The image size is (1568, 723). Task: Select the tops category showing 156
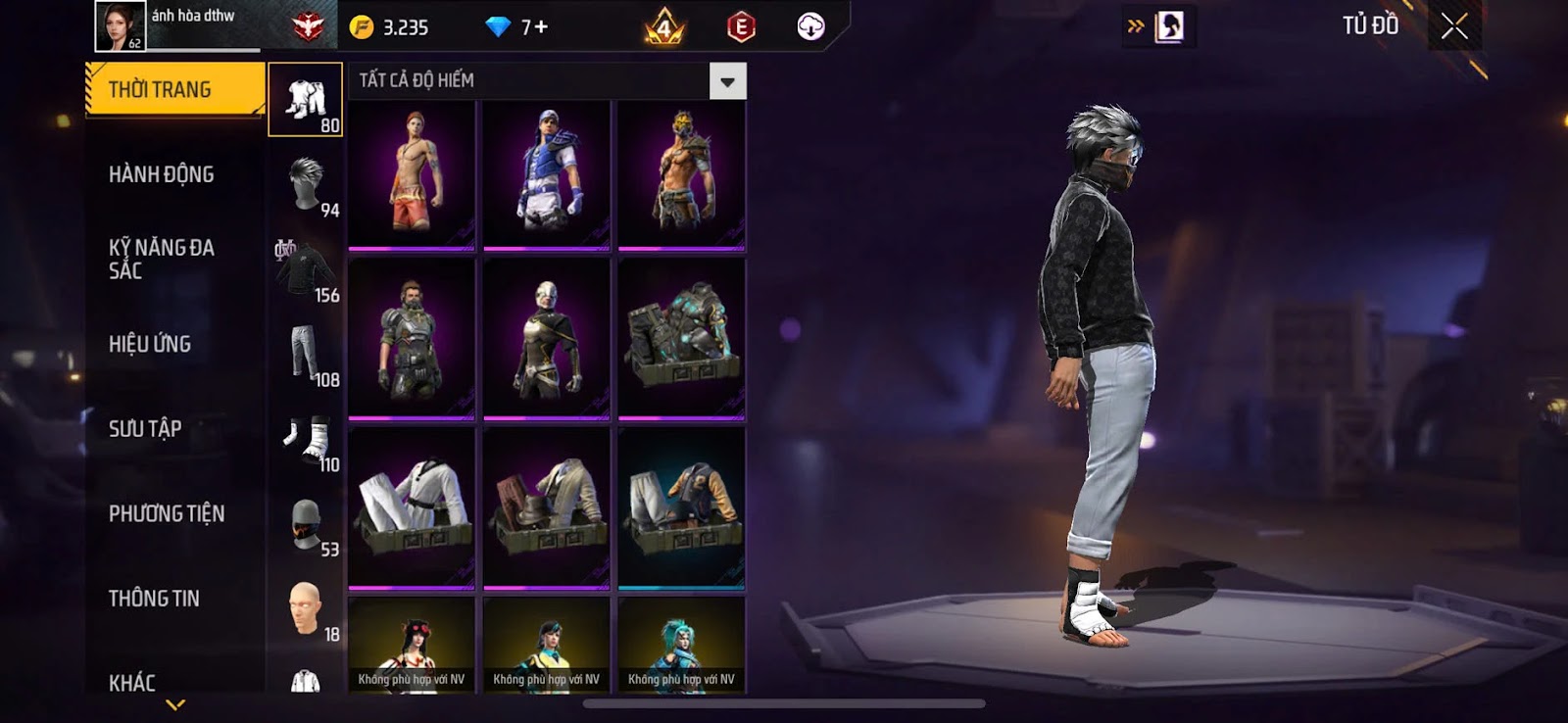(306, 269)
